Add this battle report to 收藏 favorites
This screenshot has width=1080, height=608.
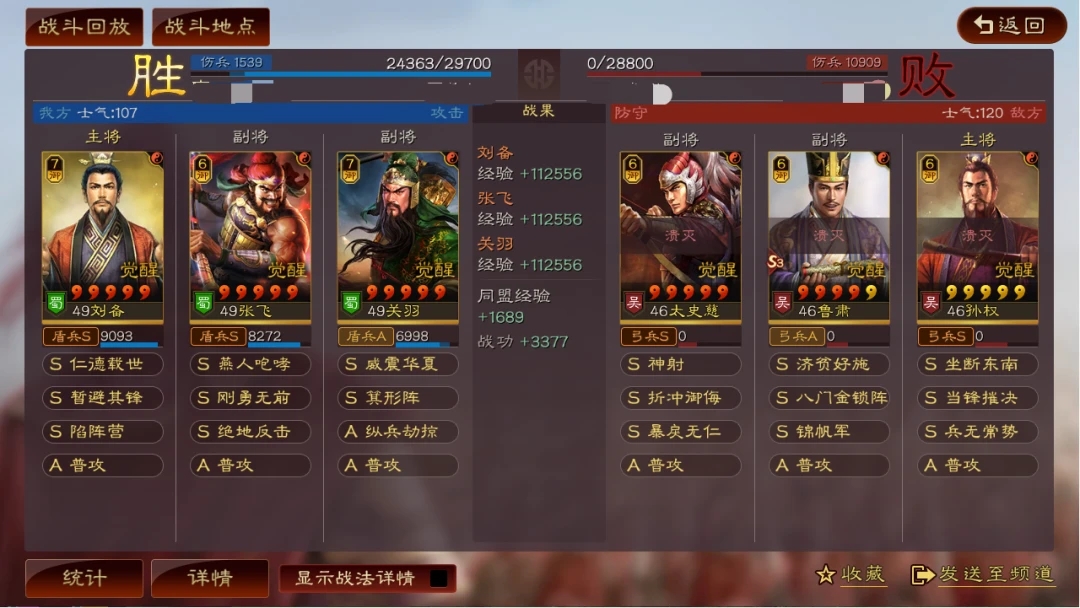point(851,574)
